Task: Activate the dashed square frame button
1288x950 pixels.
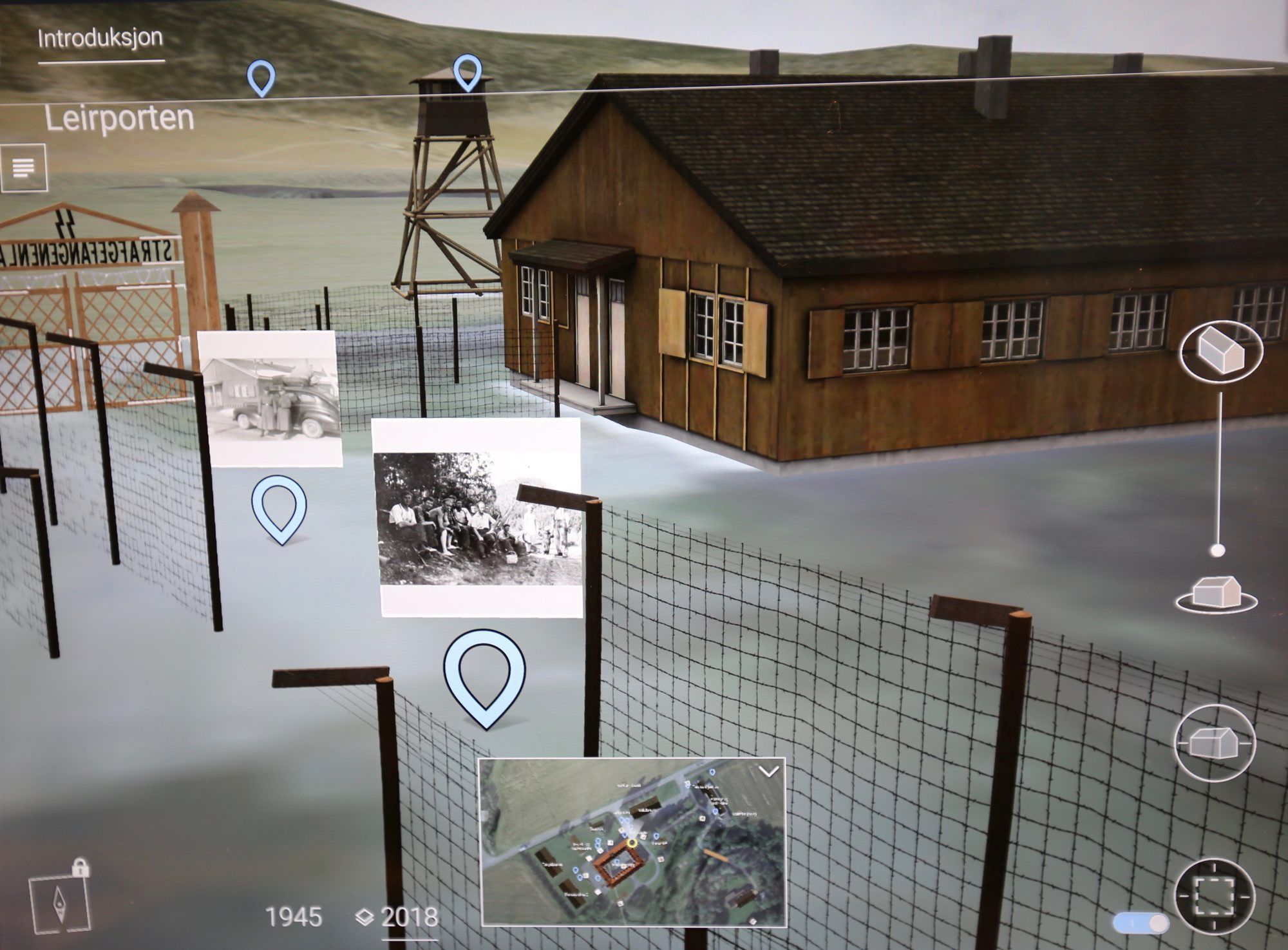Action: pyautogui.click(x=1215, y=897)
